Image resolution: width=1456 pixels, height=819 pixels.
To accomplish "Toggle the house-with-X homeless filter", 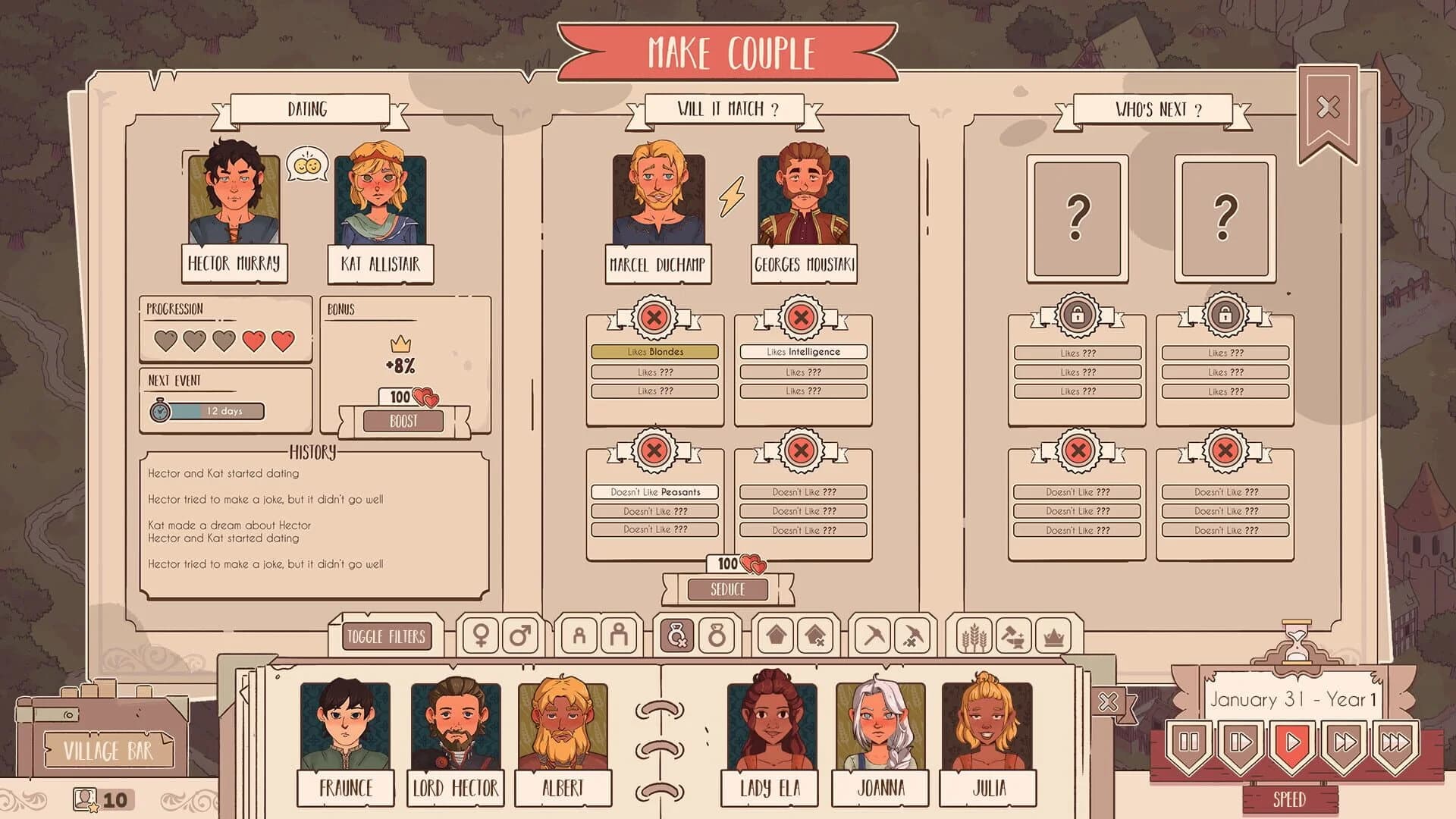I will point(814,635).
